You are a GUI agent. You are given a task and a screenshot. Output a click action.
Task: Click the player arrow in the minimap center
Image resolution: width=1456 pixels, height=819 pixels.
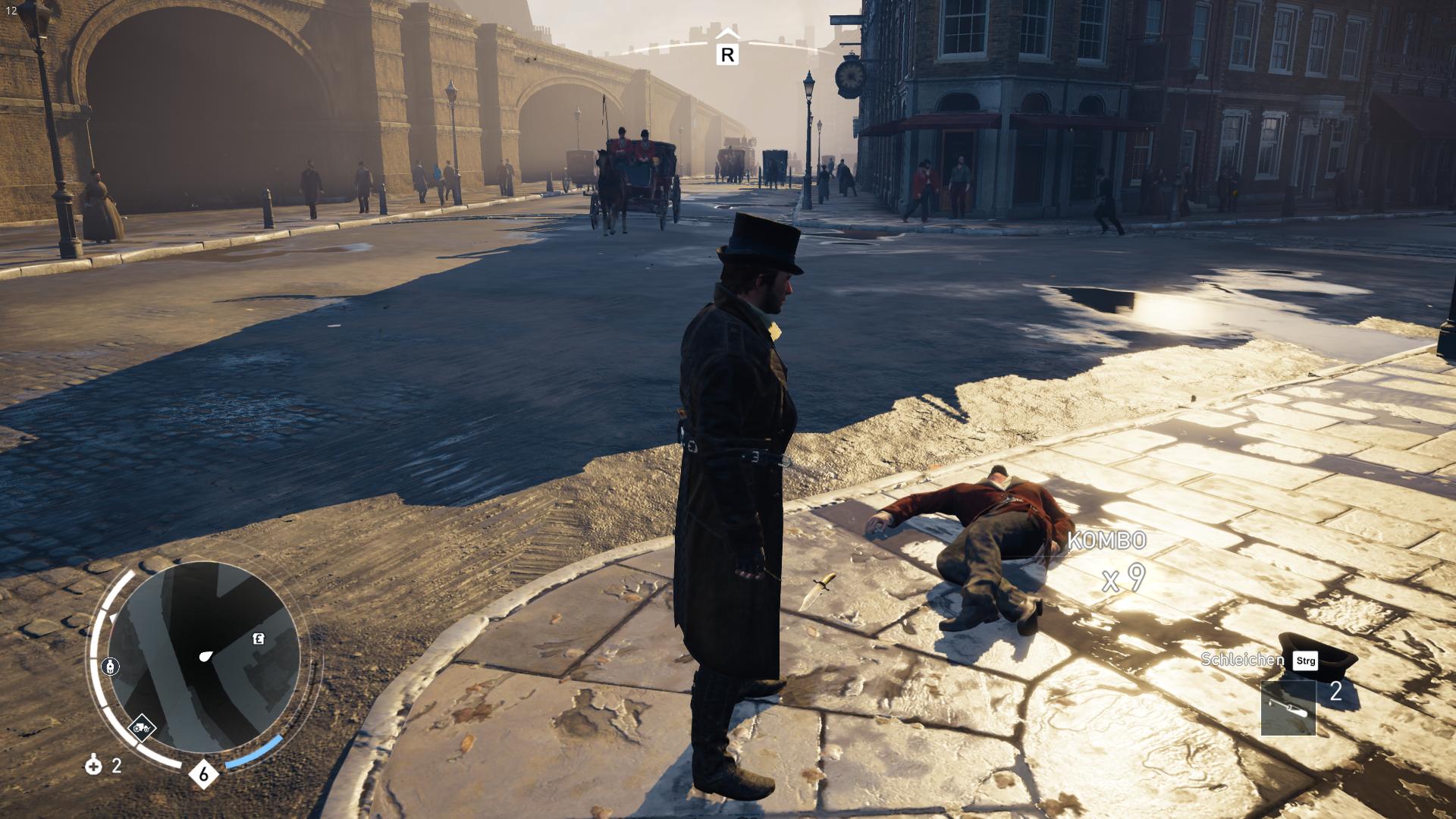(x=206, y=656)
